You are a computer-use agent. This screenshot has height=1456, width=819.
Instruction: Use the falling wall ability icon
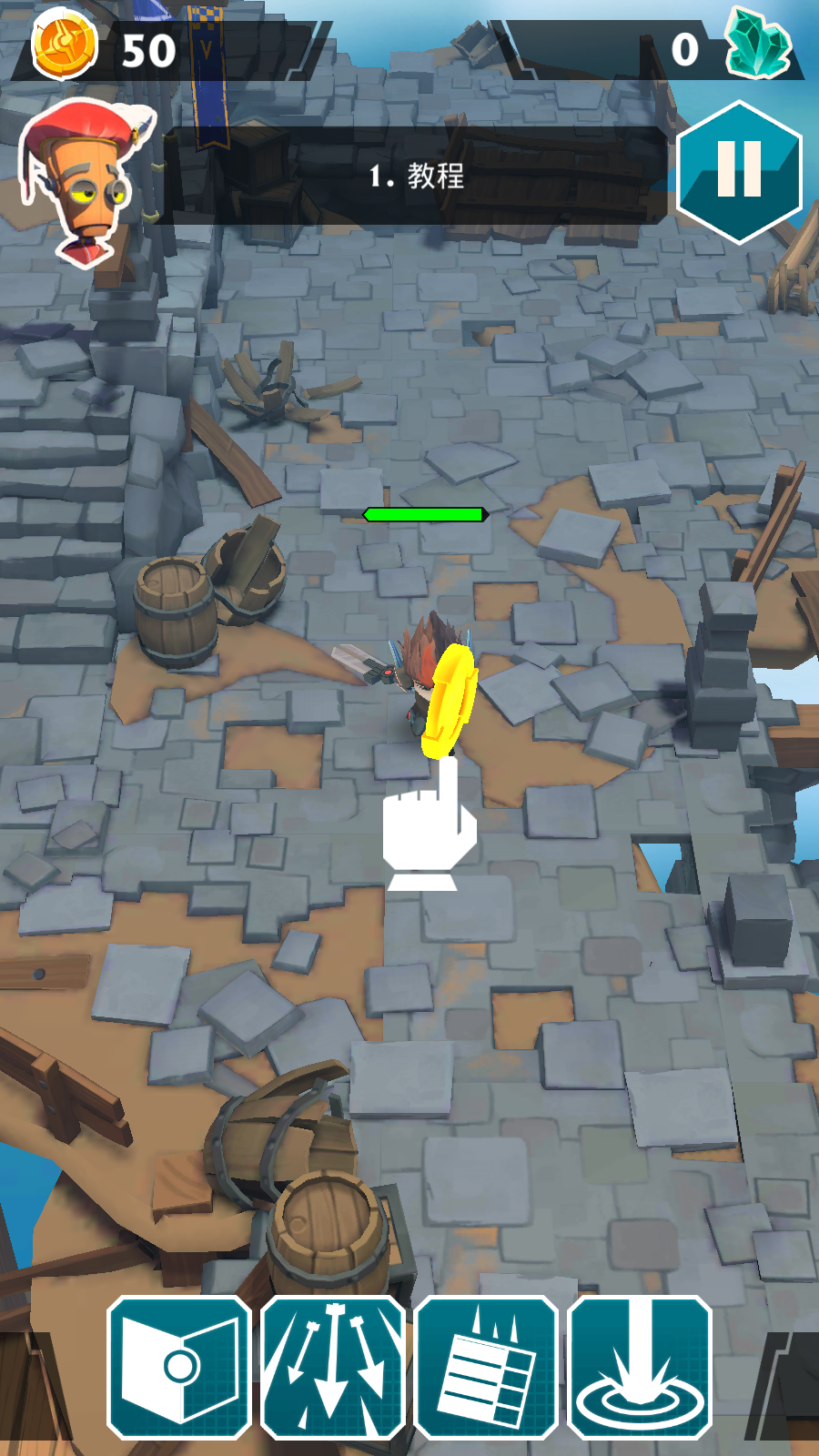[x=486, y=1368]
